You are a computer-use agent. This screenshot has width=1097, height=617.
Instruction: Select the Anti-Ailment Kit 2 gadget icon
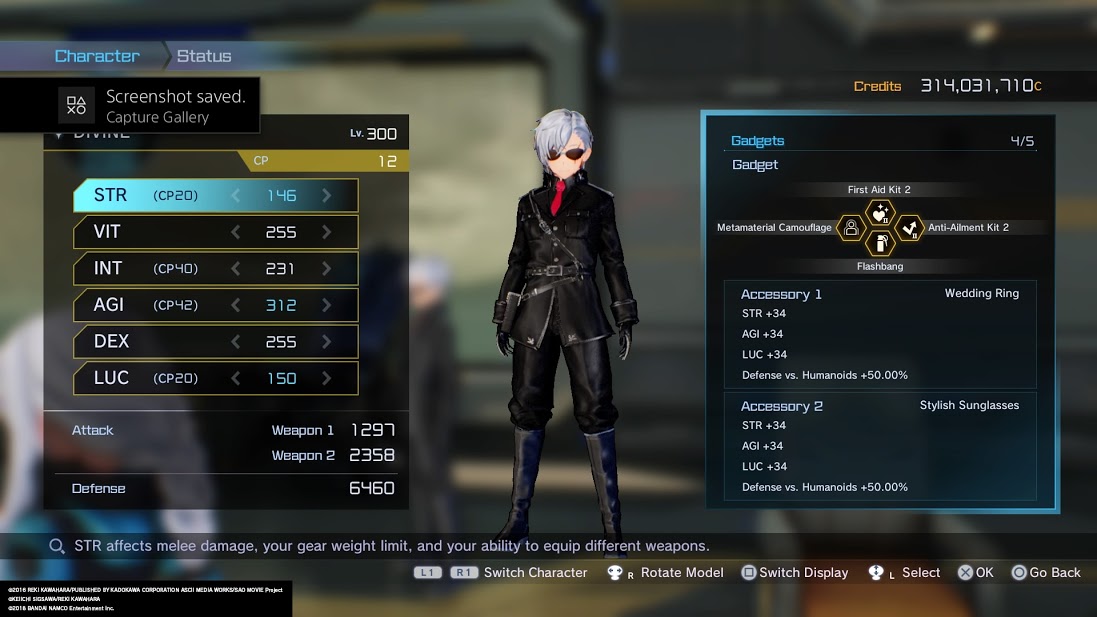(908, 228)
